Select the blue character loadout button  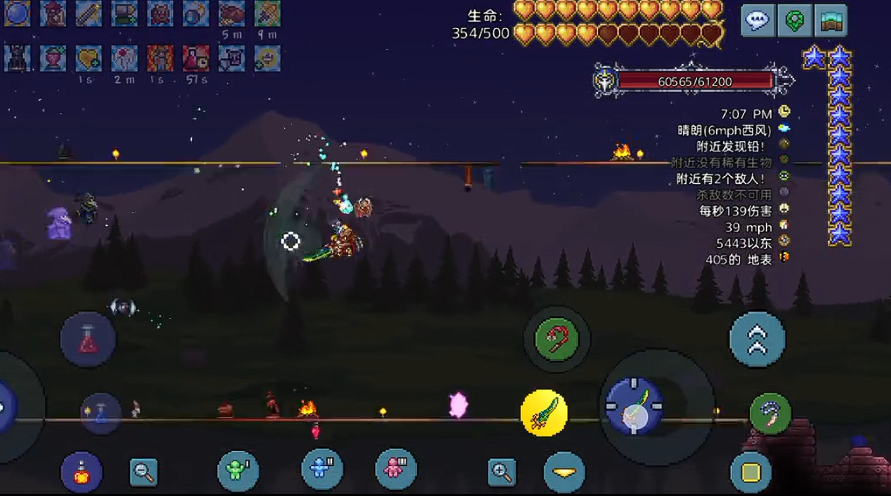[x=322, y=469]
